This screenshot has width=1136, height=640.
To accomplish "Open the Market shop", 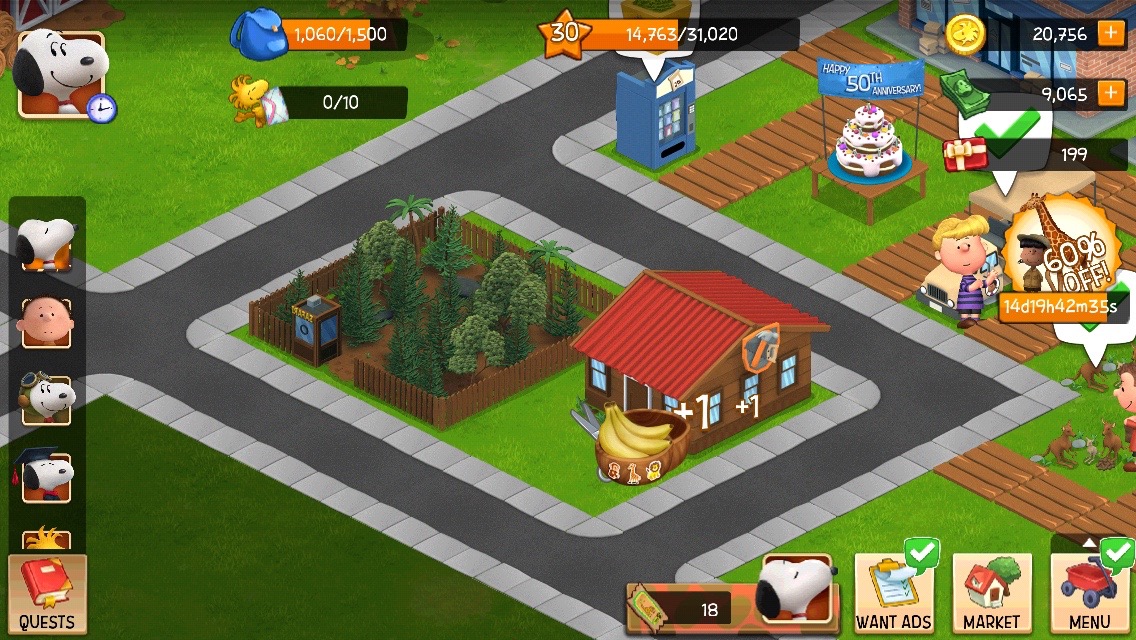I will point(991,592).
